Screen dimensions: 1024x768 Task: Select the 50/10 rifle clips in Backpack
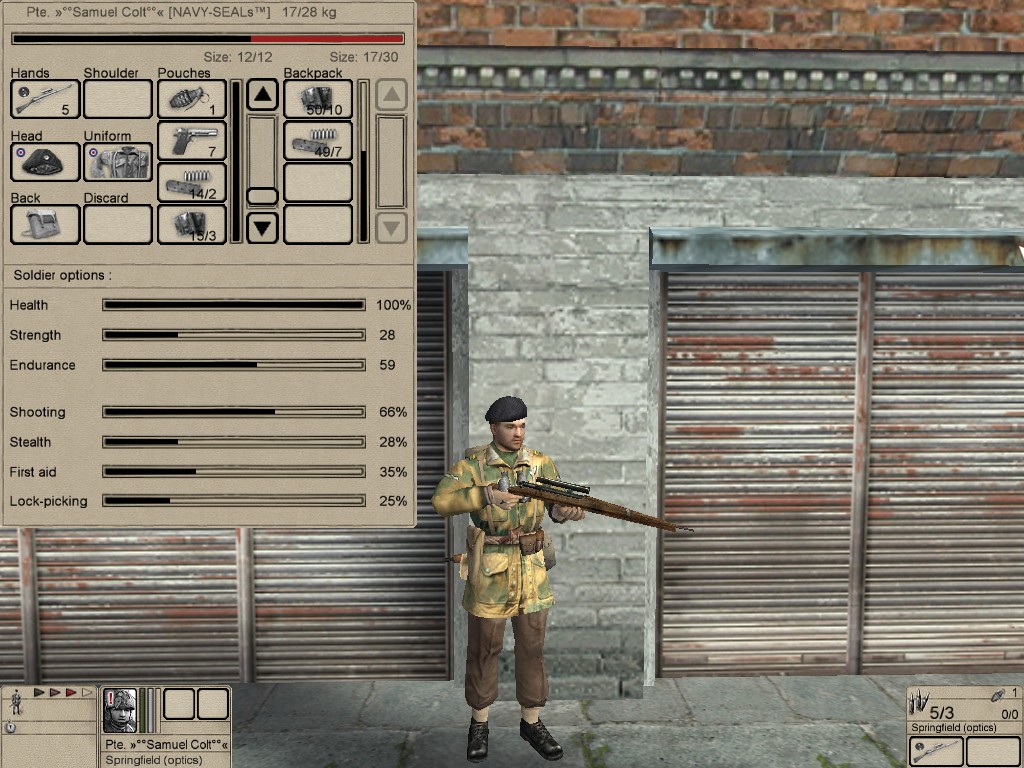(318, 99)
